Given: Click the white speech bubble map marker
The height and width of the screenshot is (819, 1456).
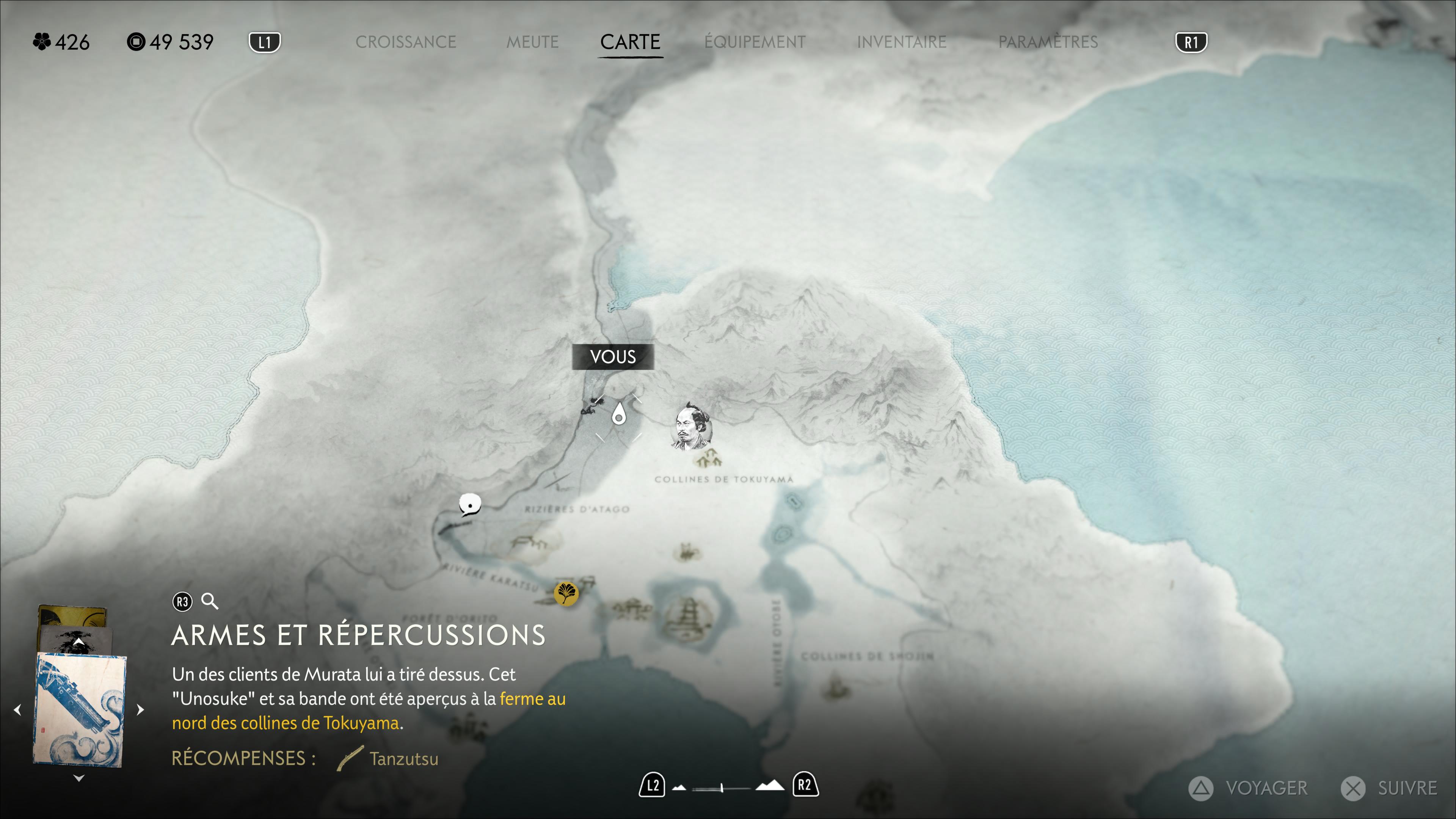Looking at the screenshot, I should (x=470, y=504).
